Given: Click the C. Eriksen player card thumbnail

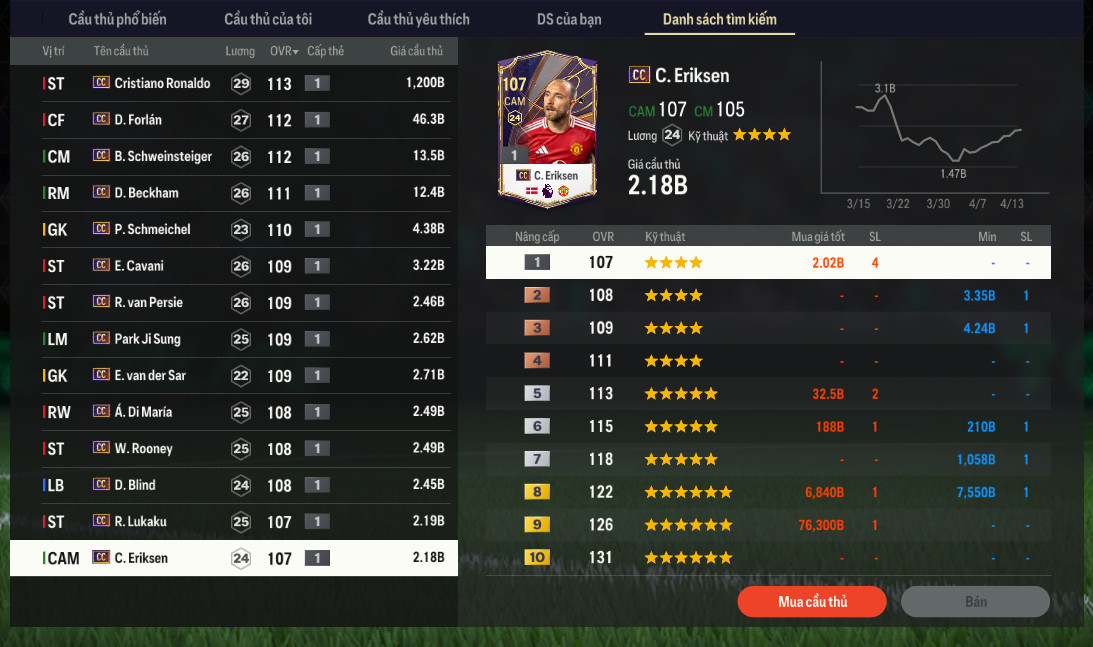Looking at the screenshot, I should (547, 131).
